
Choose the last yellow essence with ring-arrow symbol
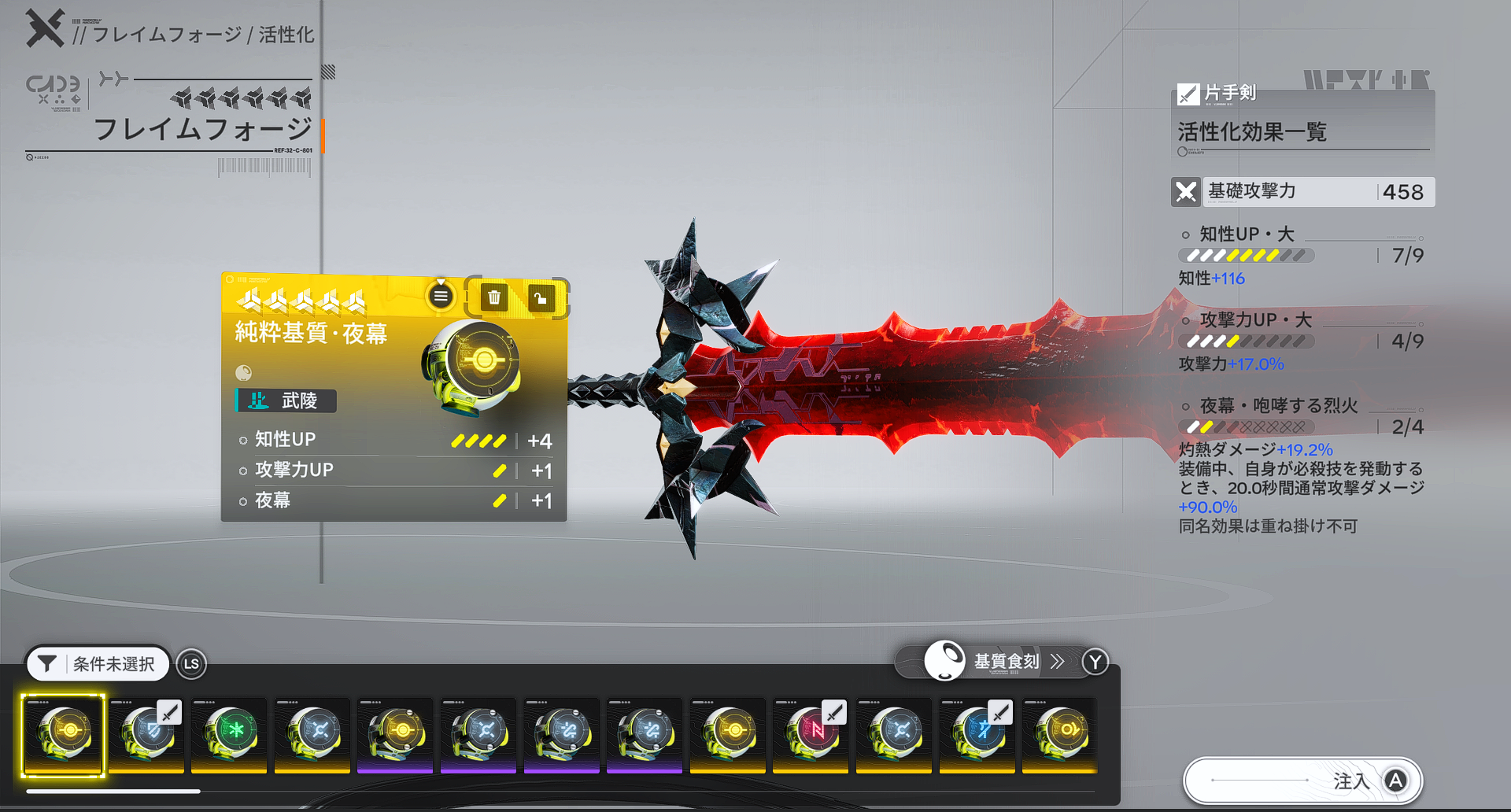(x=1059, y=735)
